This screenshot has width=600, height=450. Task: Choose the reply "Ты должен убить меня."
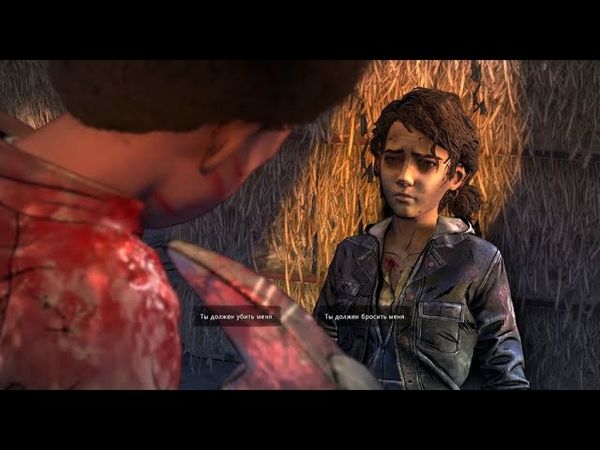click(236, 317)
